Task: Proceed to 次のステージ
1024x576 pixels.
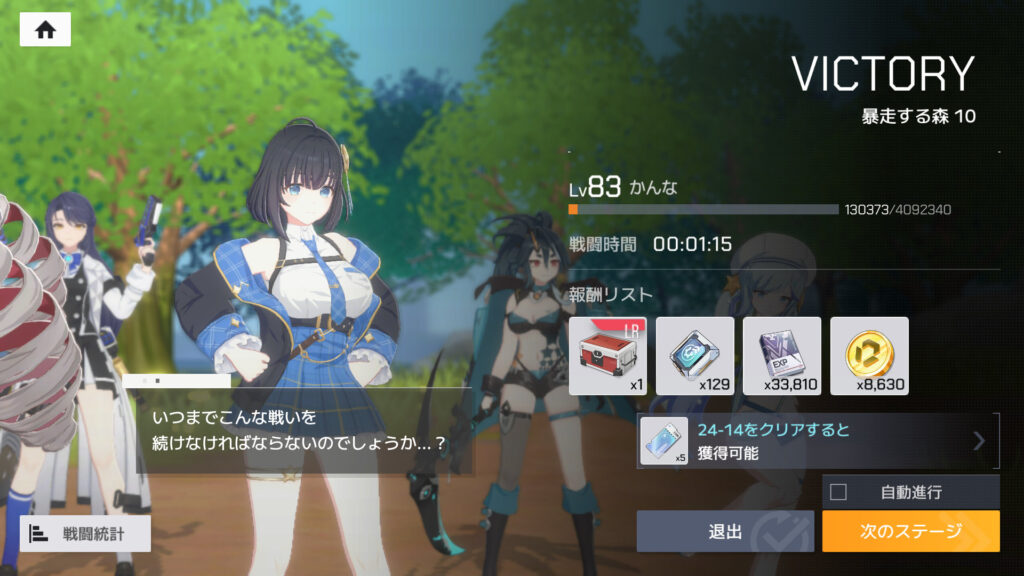Action: [910, 531]
